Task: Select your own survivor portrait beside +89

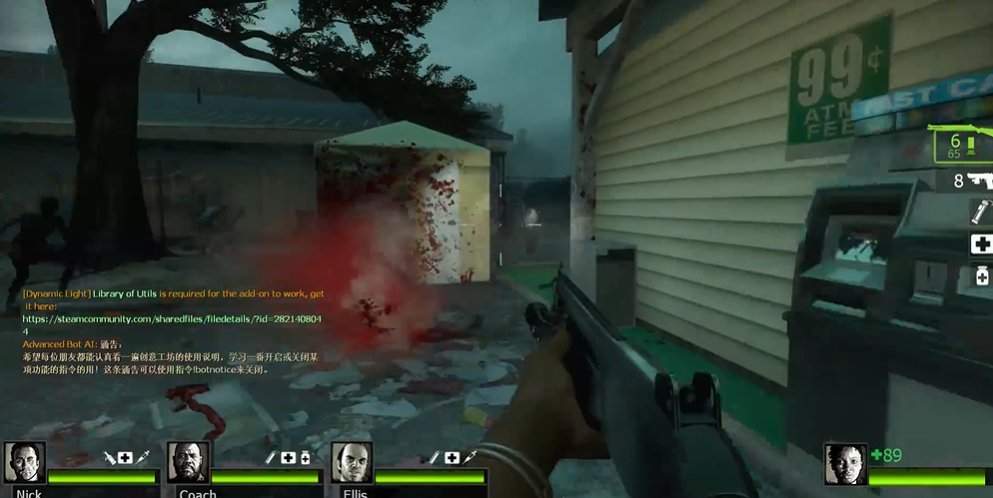Action: tap(845, 464)
